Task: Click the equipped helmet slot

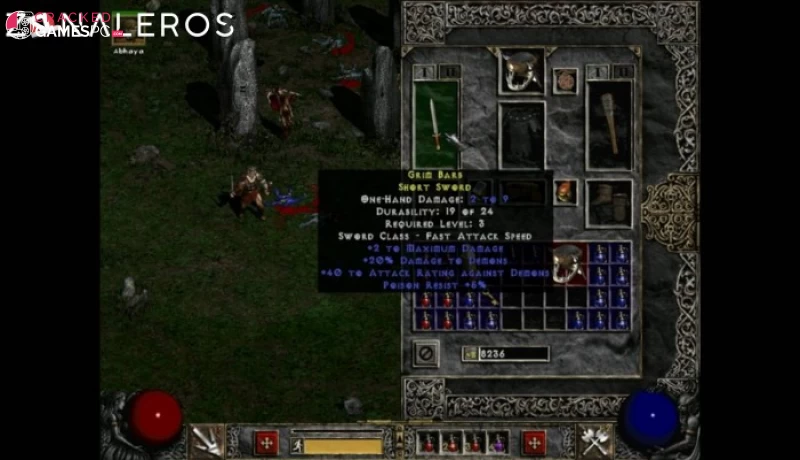Action: tap(521, 72)
